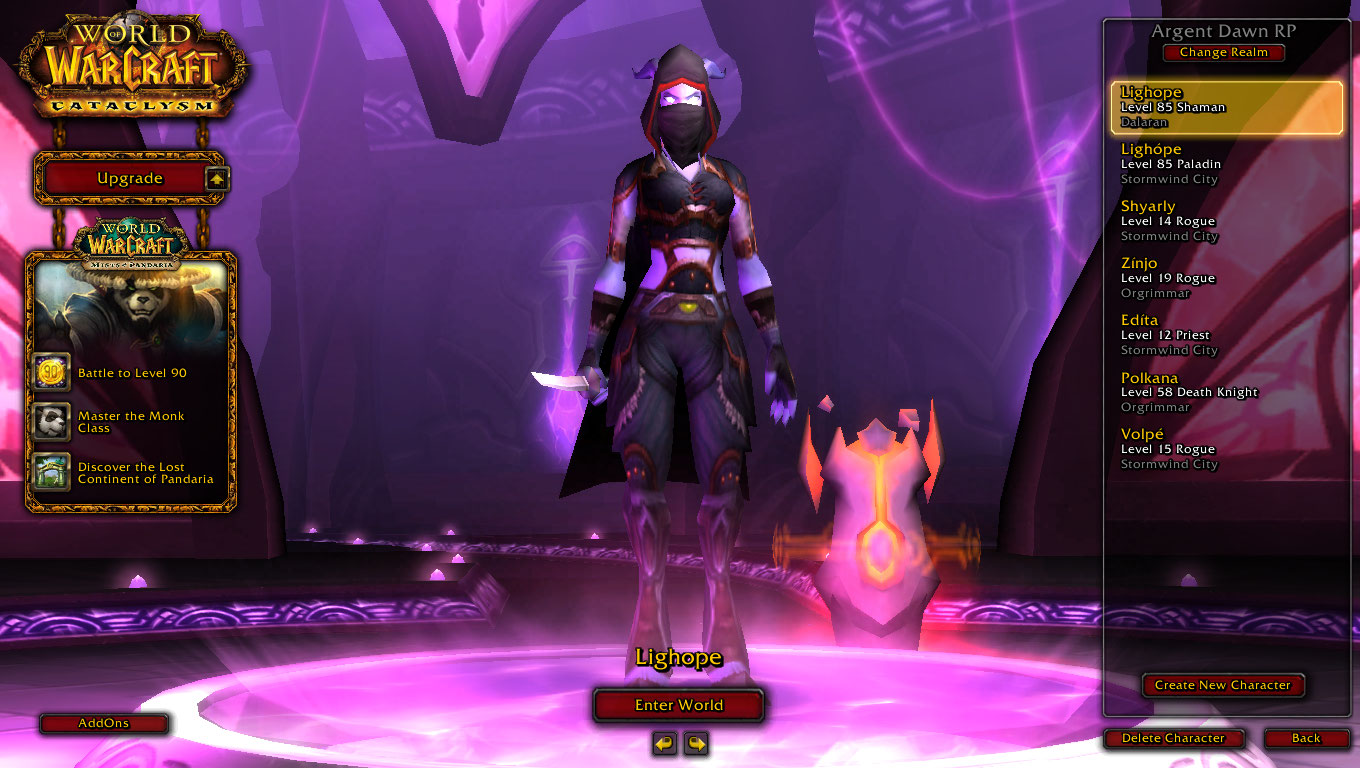Enter the world with Lighope

tap(678, 705)
